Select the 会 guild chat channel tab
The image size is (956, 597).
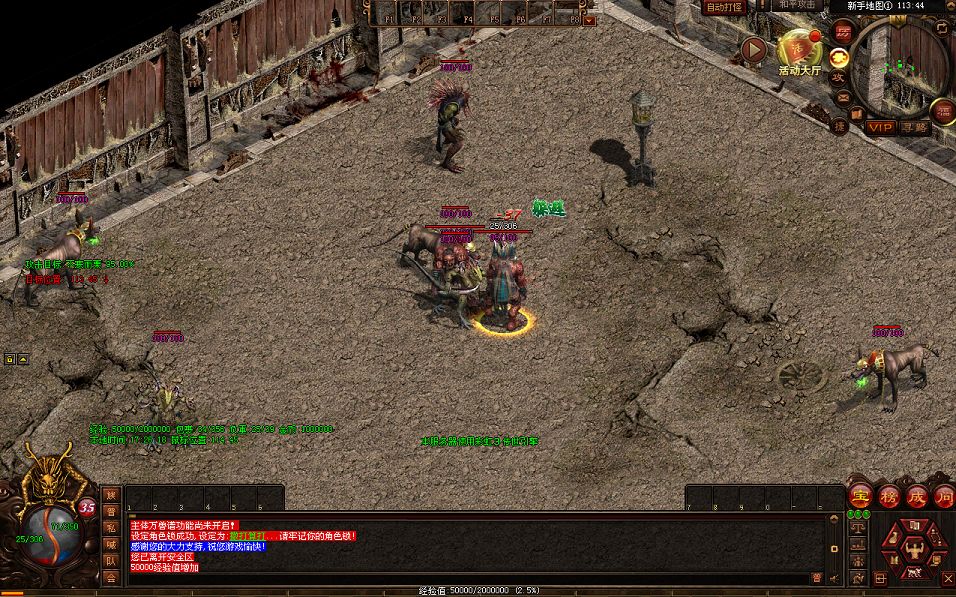tap(111, 578)
